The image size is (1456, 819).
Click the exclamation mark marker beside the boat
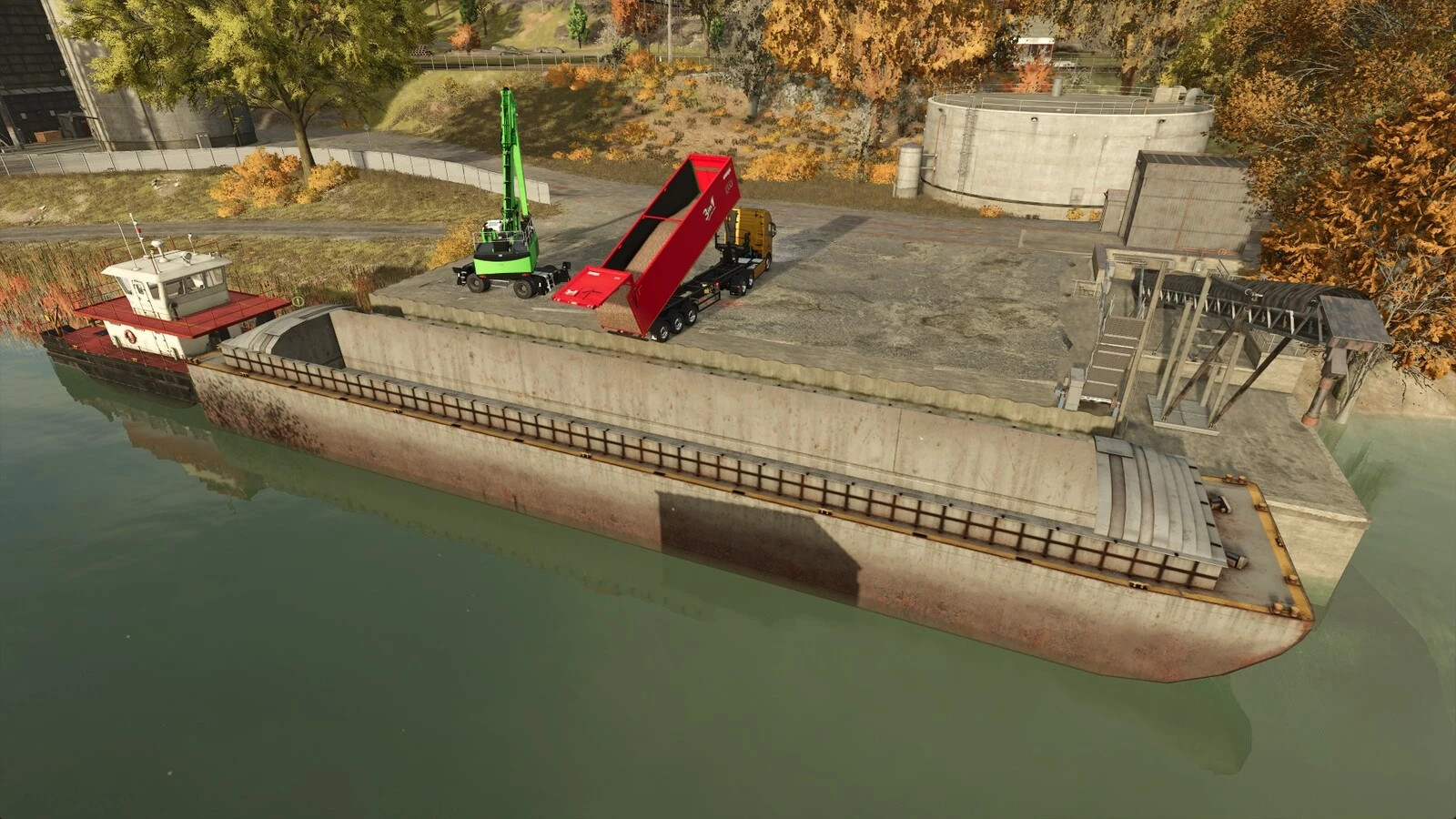(298, 301)
